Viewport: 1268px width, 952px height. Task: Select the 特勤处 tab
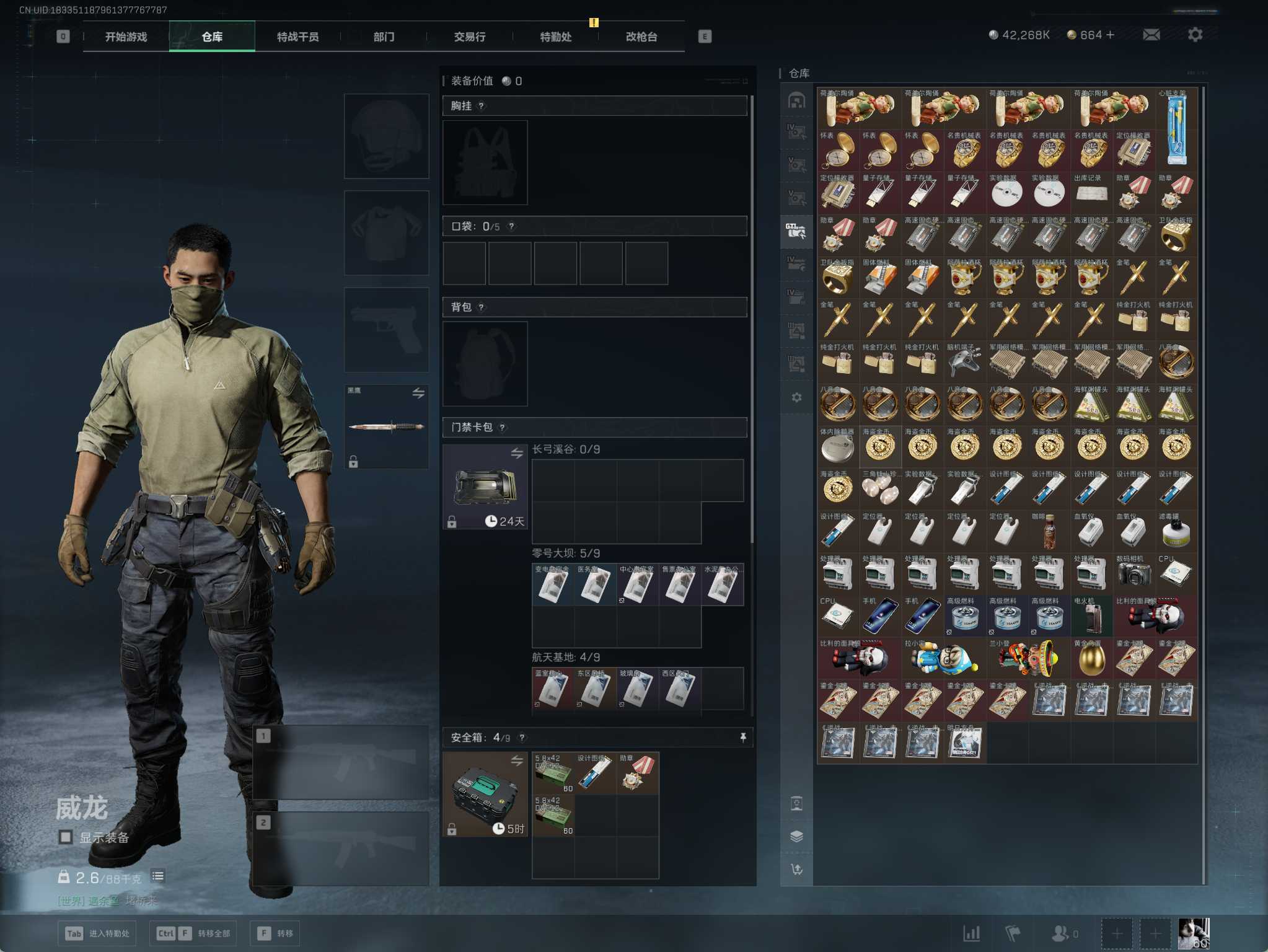[555, 37]
